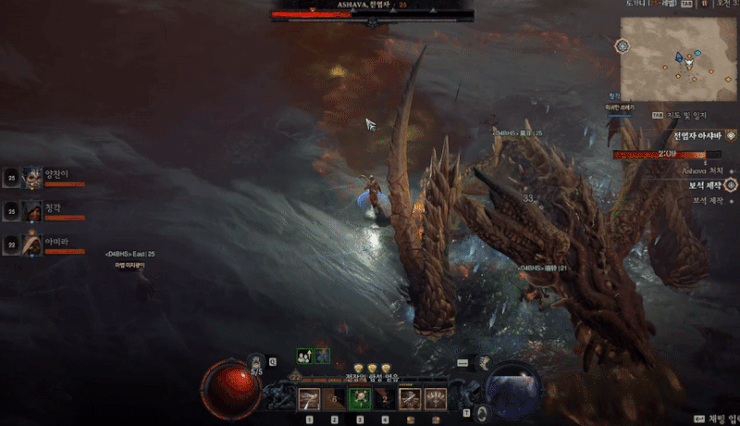Use the rightmost skill slot ability
The height and width of the screenshot is (426, 740).
(x=435, y=399)
